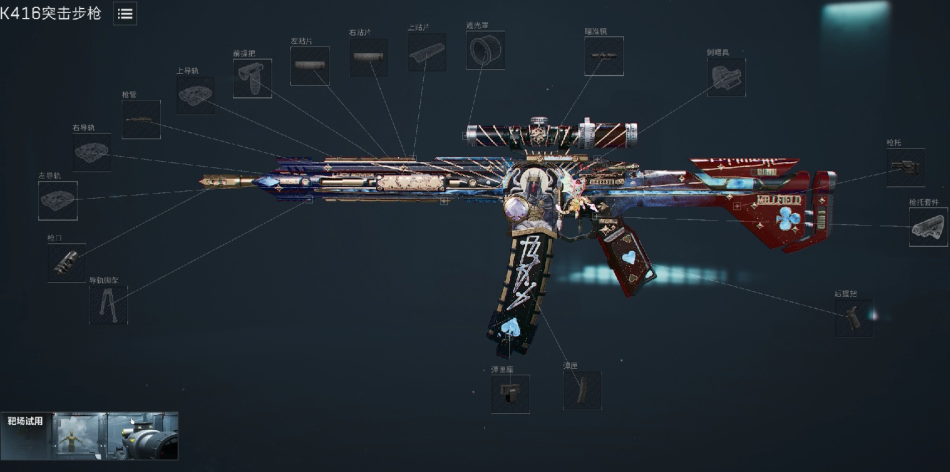The image size is (950, 472).
Task: Select the lens hood (遮光罩) slot
Action: [486, 48]
